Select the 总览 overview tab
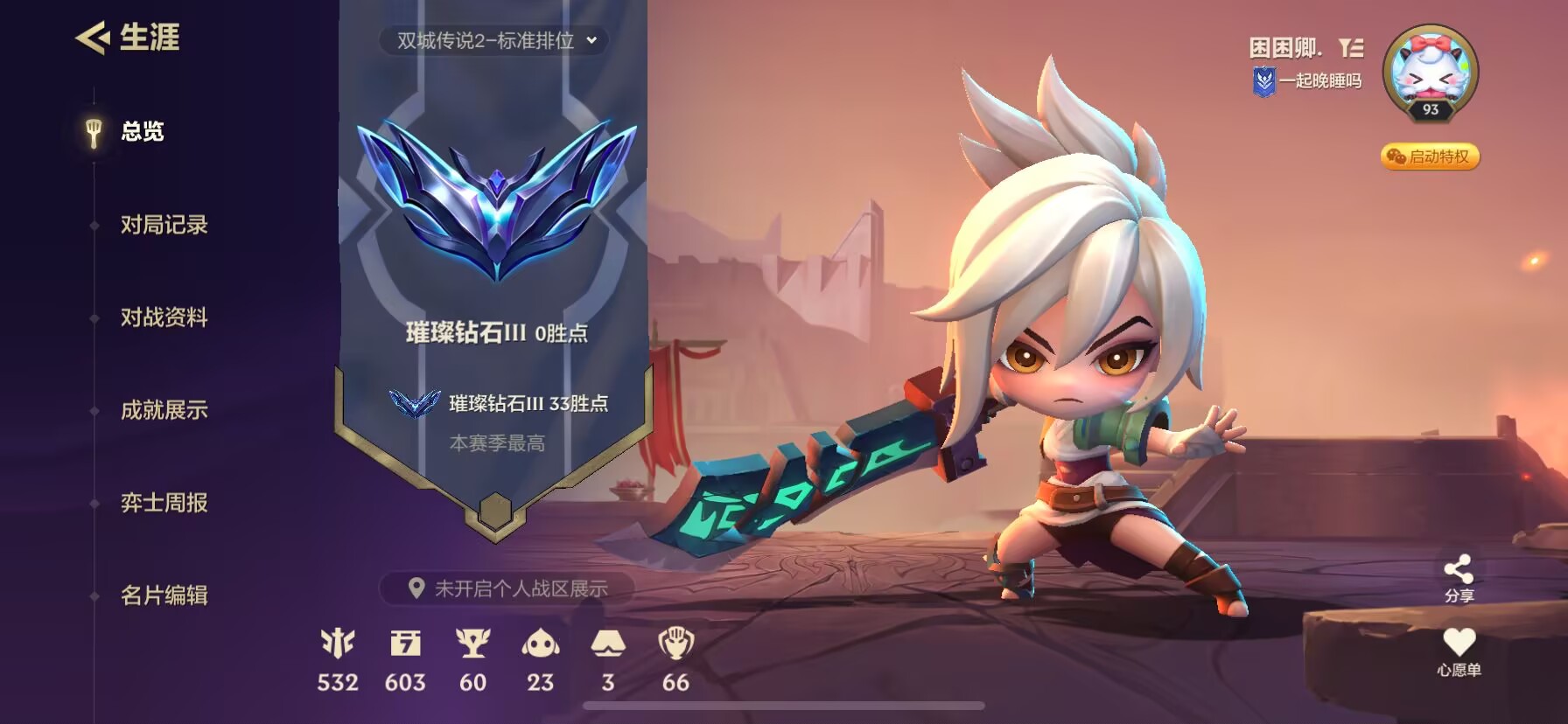1568x724 pixels. pyautogui.click(x=141, y=132)
